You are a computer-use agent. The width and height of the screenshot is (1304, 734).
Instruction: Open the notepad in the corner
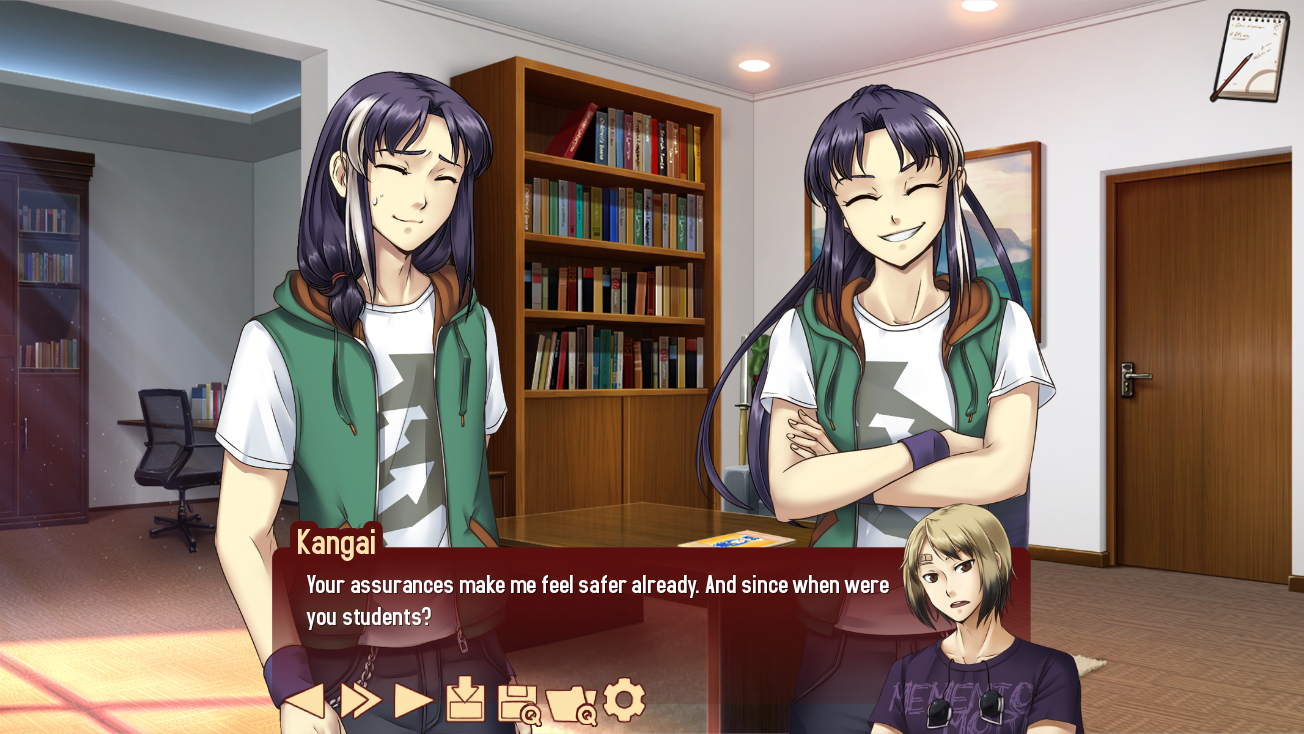tap(1249, 55)
